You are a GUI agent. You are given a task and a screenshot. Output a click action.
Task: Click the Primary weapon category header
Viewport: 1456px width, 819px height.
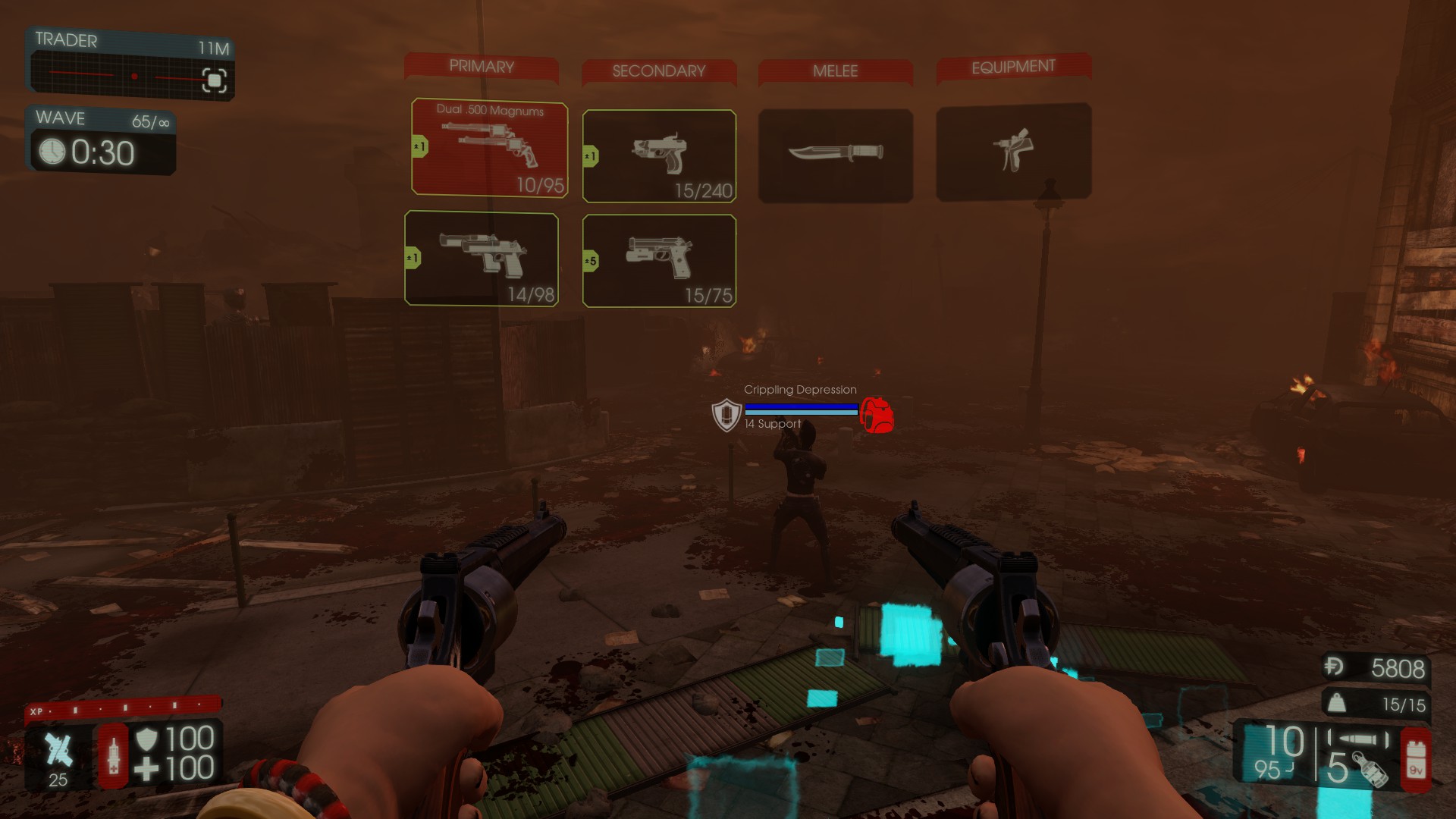coord(482,67)
